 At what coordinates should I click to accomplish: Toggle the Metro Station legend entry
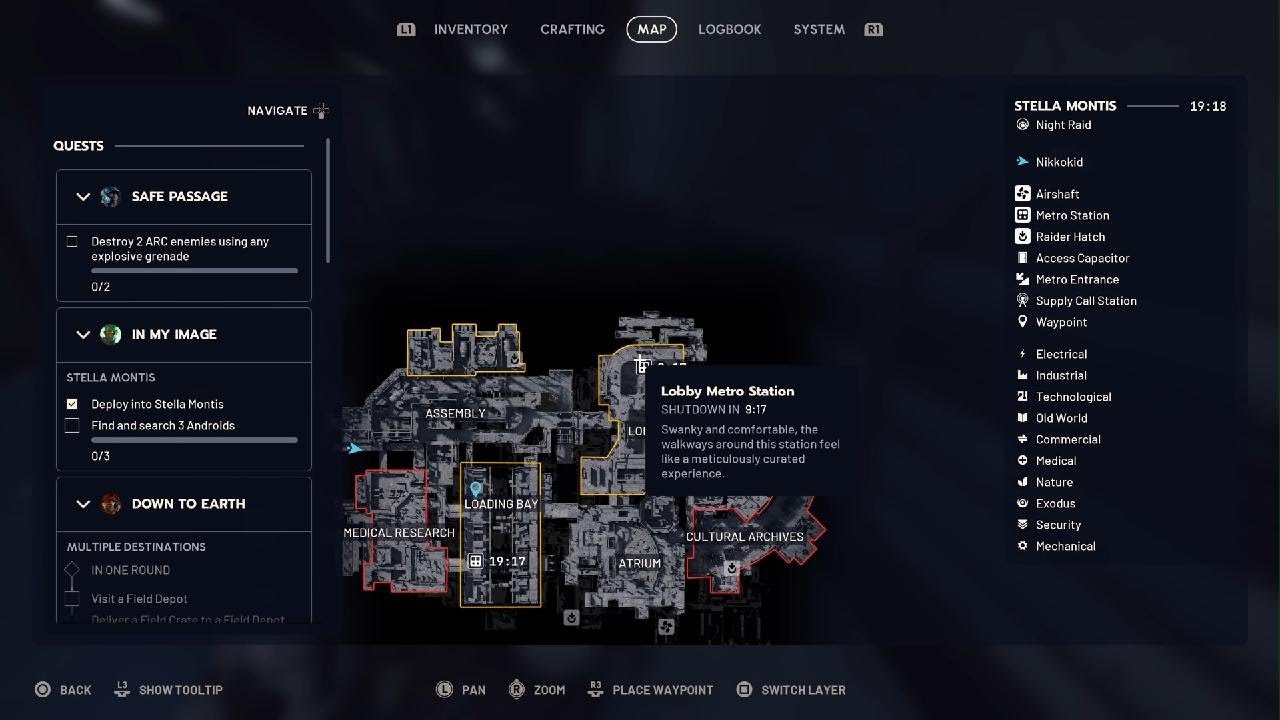[x=1071, y=215]
